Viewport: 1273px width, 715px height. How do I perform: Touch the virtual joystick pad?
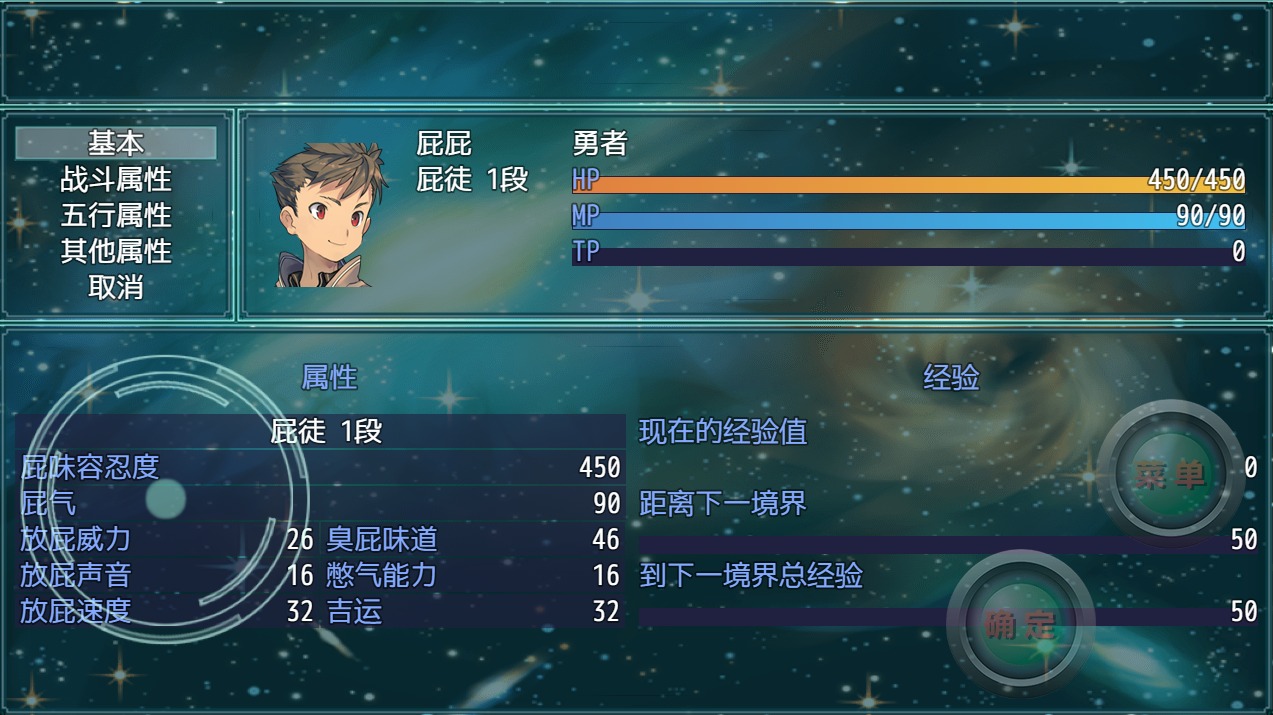click(x=165, y=499)
